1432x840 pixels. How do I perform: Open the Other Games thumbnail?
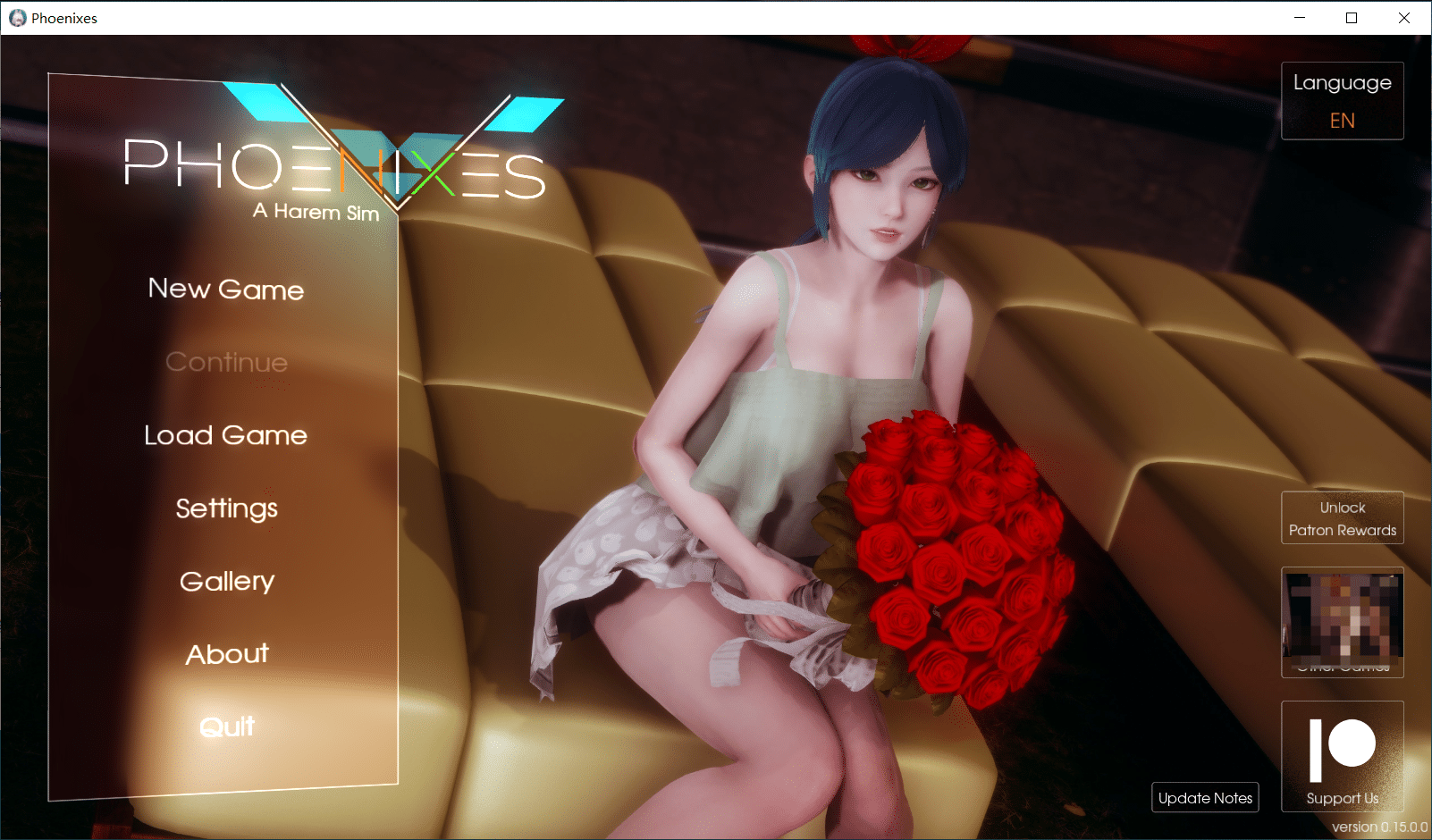(x=1342, y=622)
